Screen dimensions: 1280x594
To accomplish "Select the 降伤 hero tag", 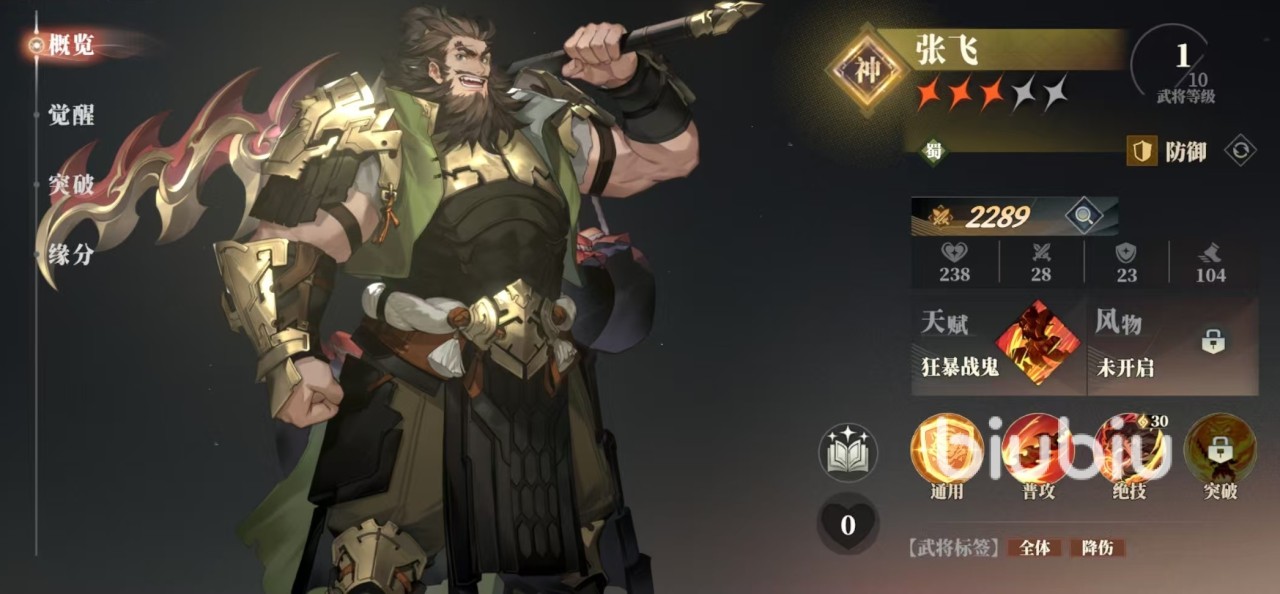I will (1097, 548).
